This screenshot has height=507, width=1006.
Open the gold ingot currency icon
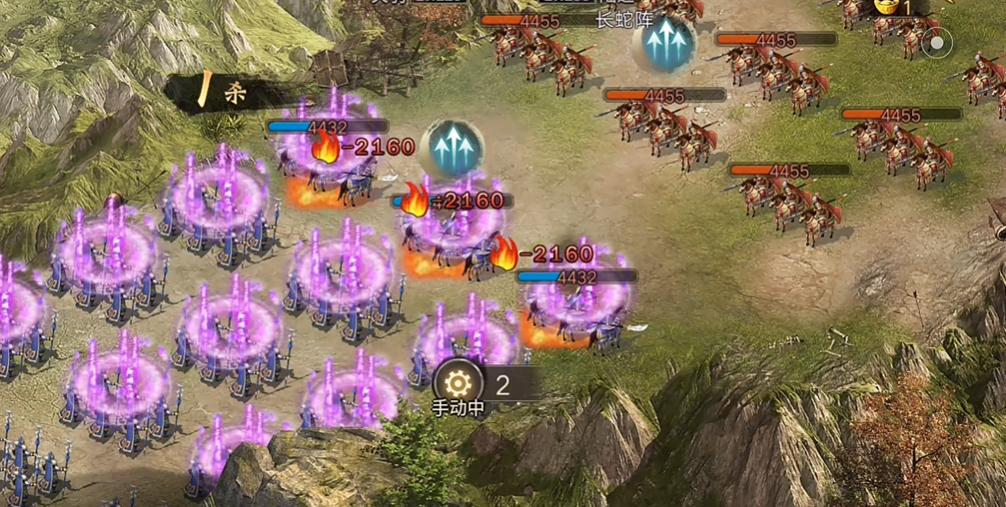point(885,6)
